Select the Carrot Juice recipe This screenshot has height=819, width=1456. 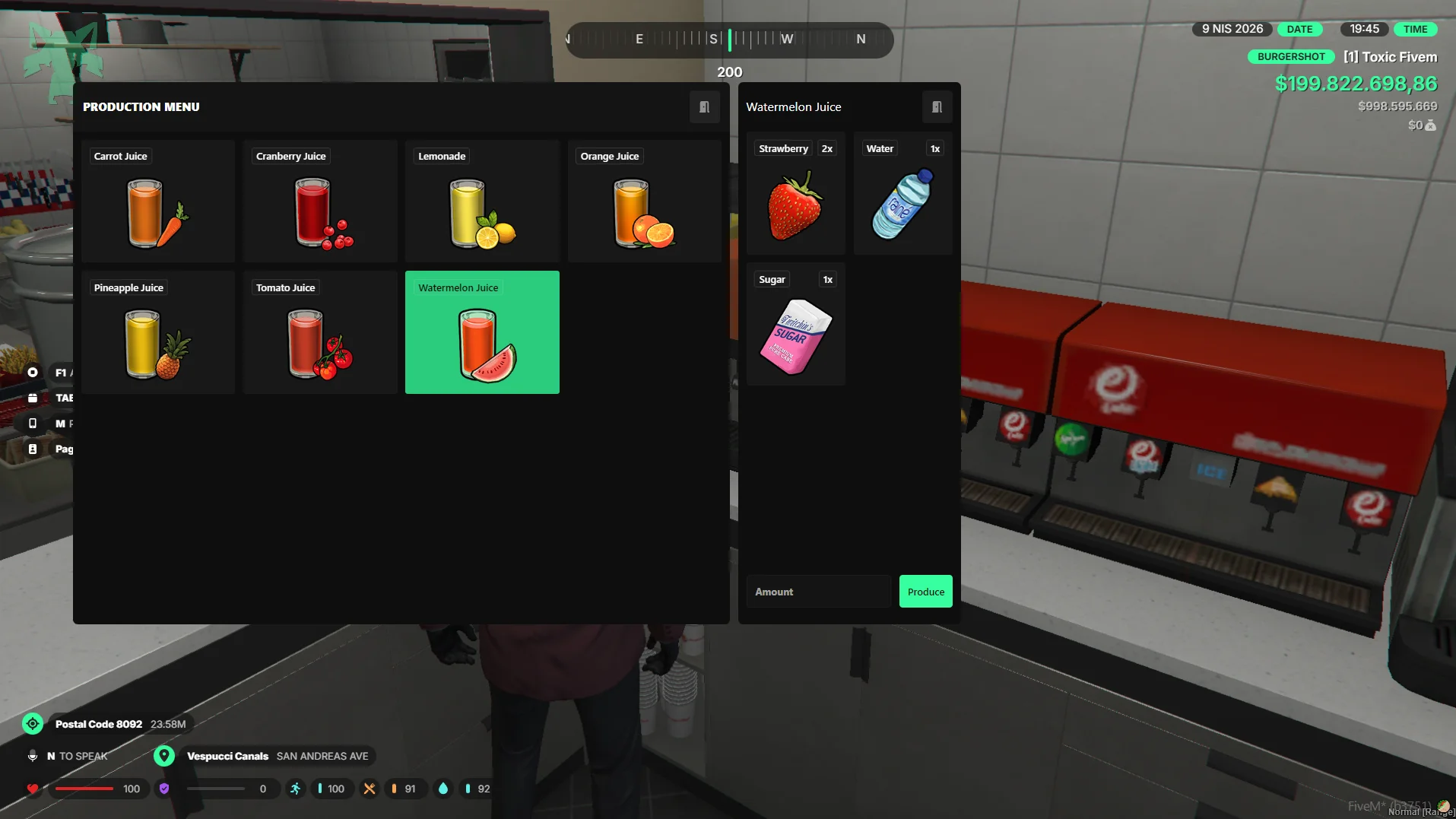click(x=157, y=202)
